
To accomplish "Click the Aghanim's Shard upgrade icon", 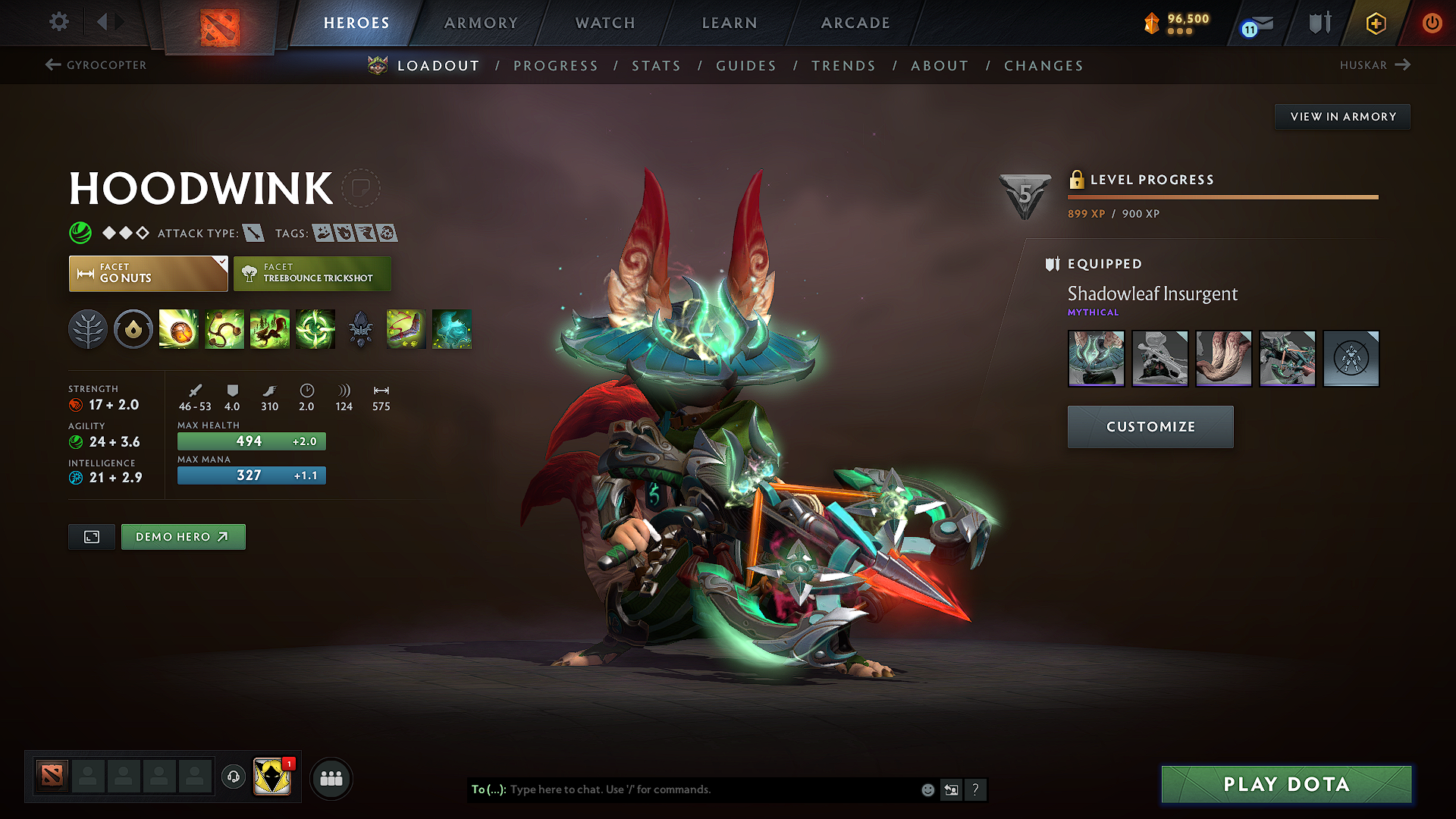I will coord(452,329).
